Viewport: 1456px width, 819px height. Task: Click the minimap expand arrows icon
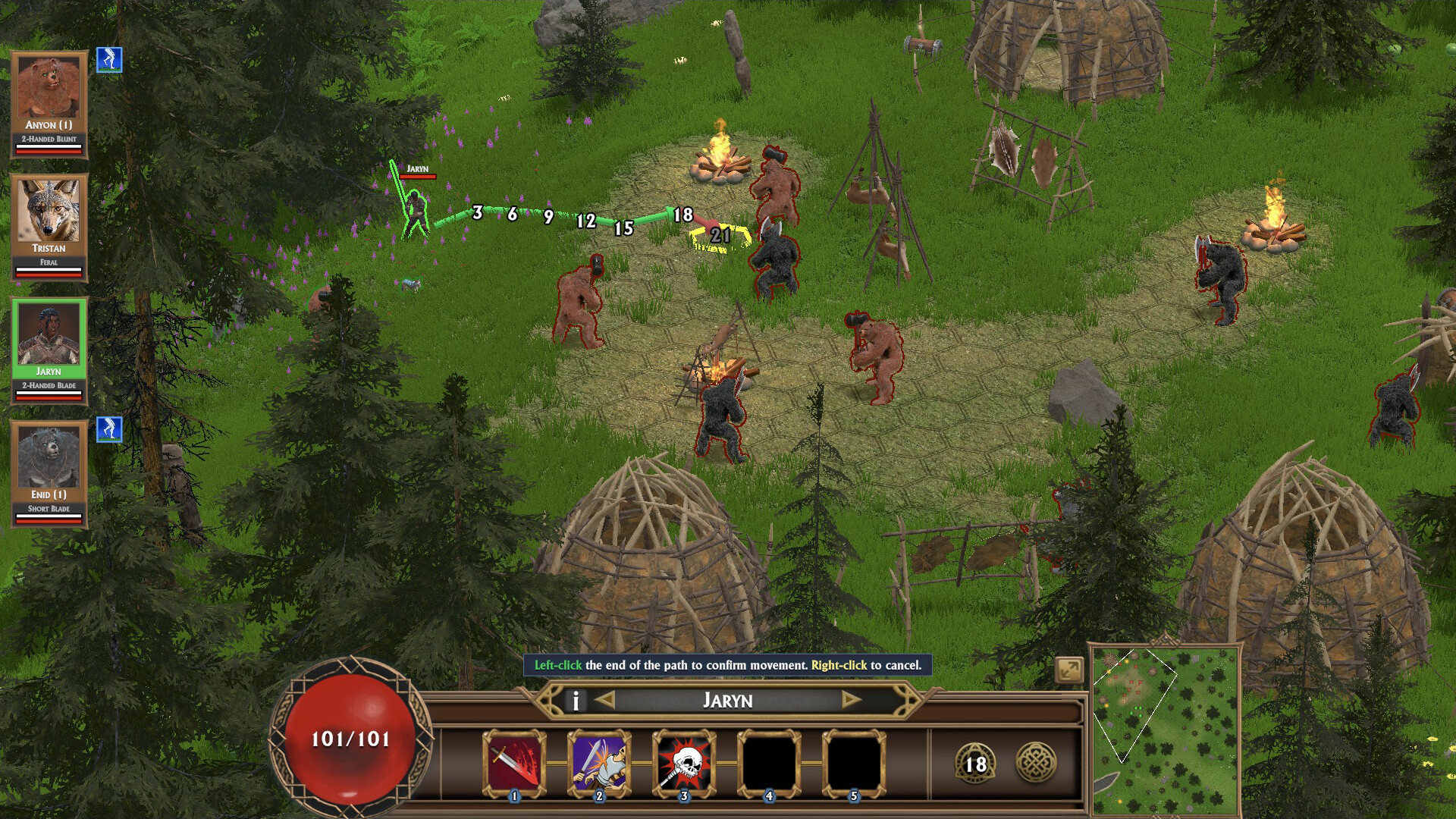coord(1068,668)
